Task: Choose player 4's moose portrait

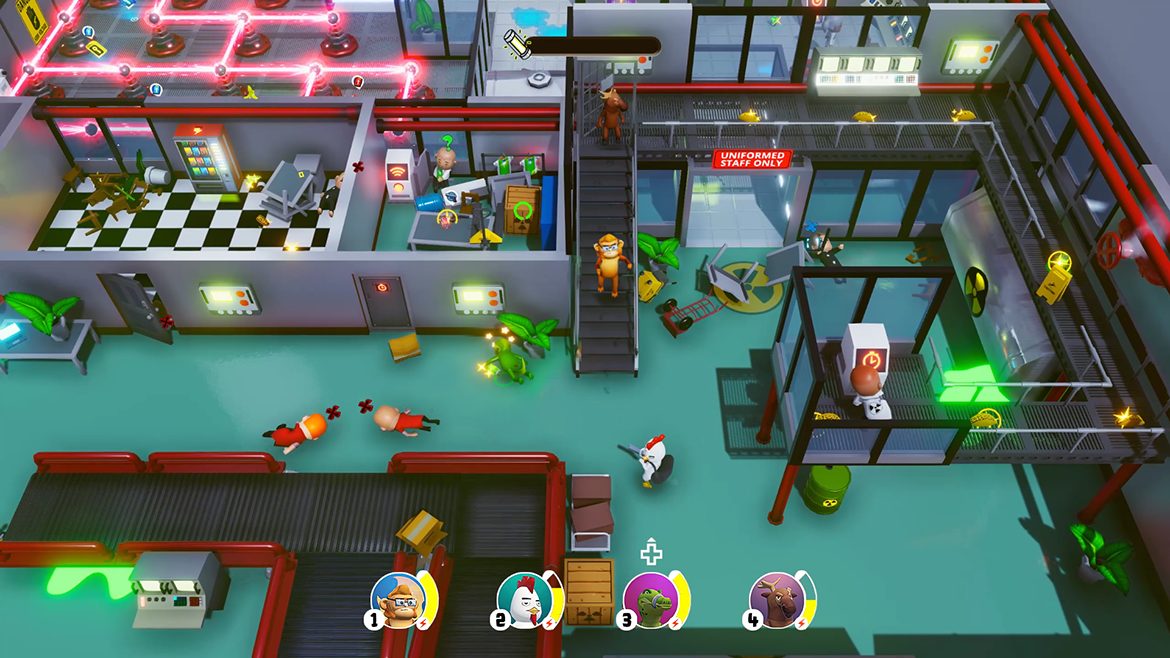Action: click(777, 599)
